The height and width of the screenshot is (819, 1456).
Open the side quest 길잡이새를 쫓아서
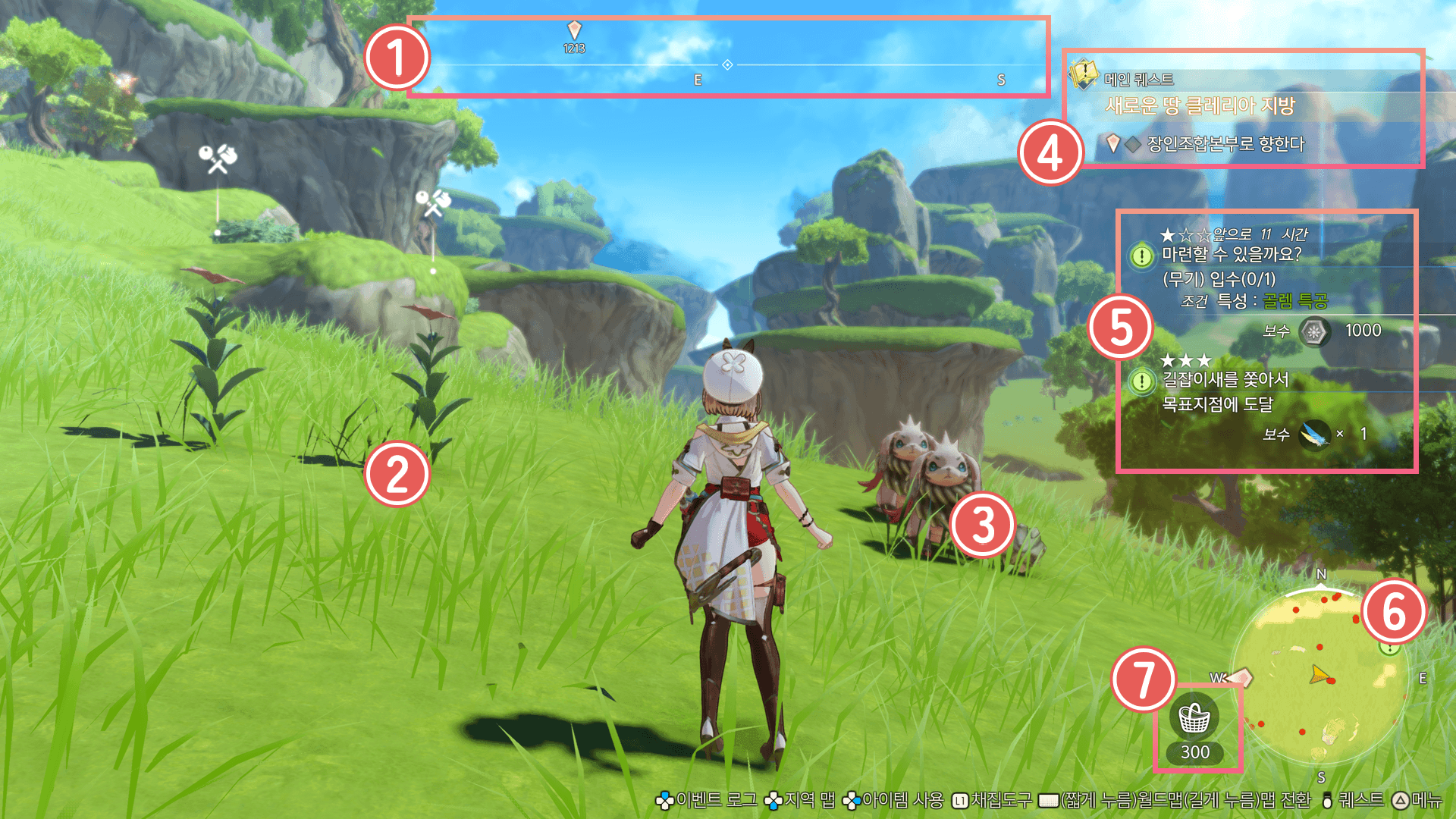click(1225, 379)
